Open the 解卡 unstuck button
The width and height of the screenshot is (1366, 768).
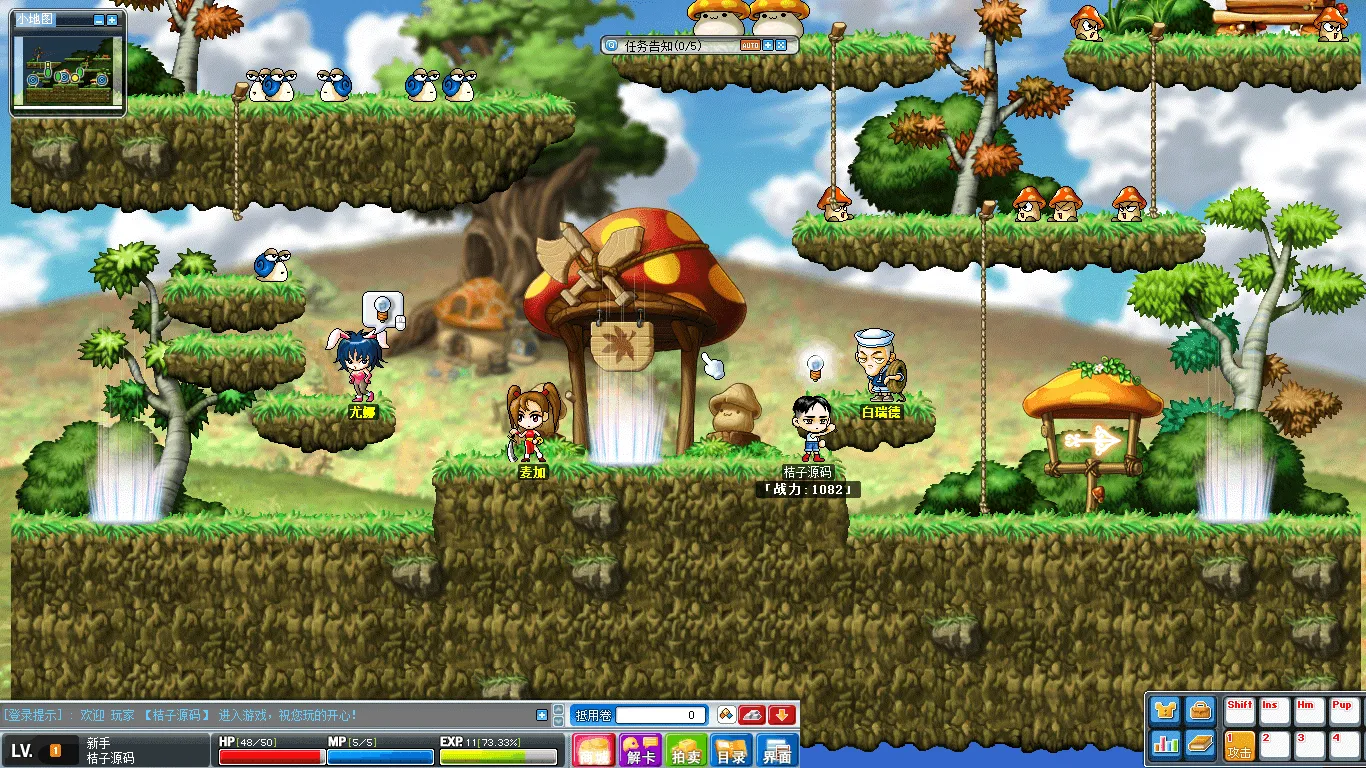[640, 750]
